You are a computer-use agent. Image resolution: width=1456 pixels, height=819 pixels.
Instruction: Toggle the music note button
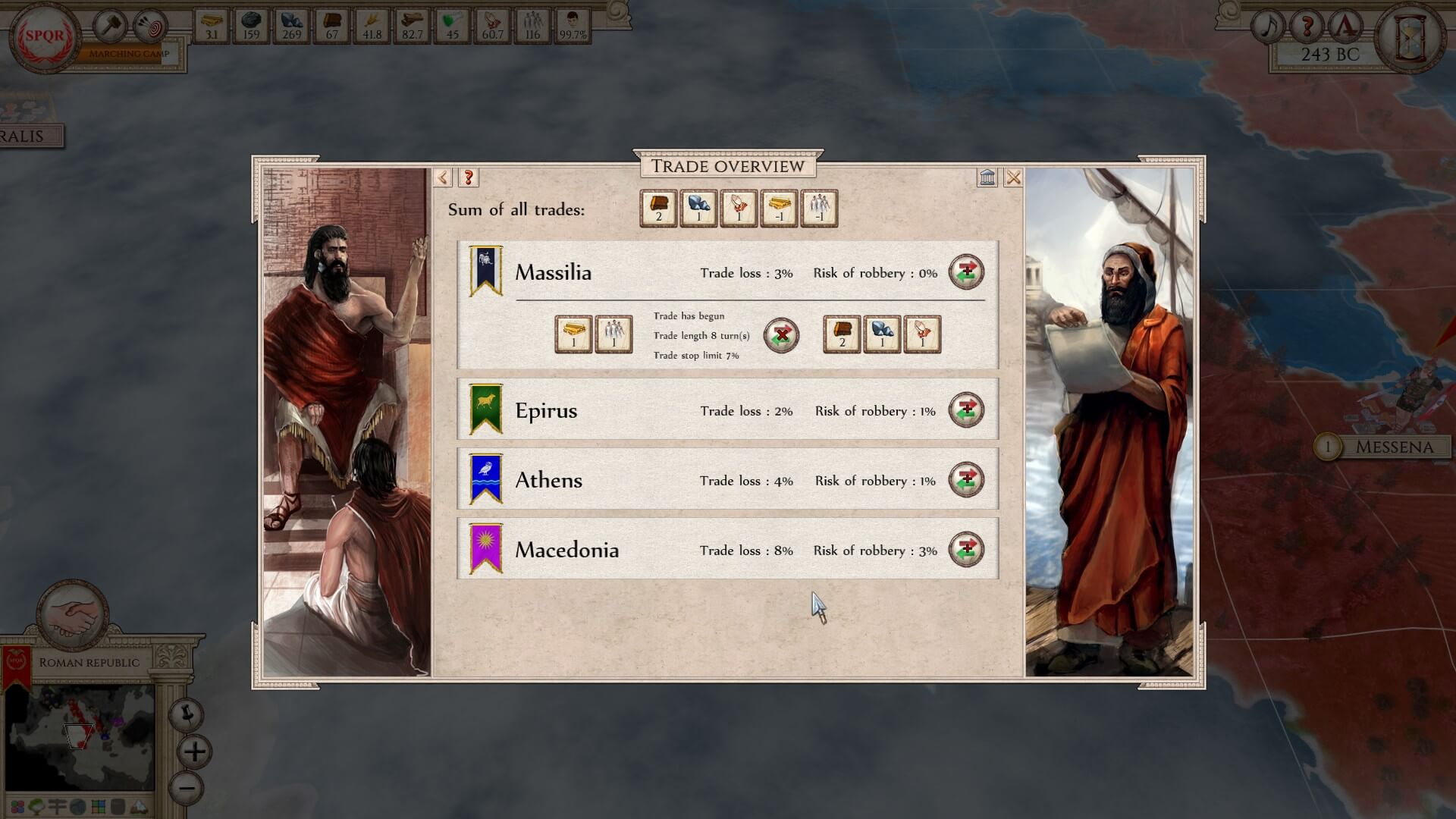click(x=1269, y=27)
